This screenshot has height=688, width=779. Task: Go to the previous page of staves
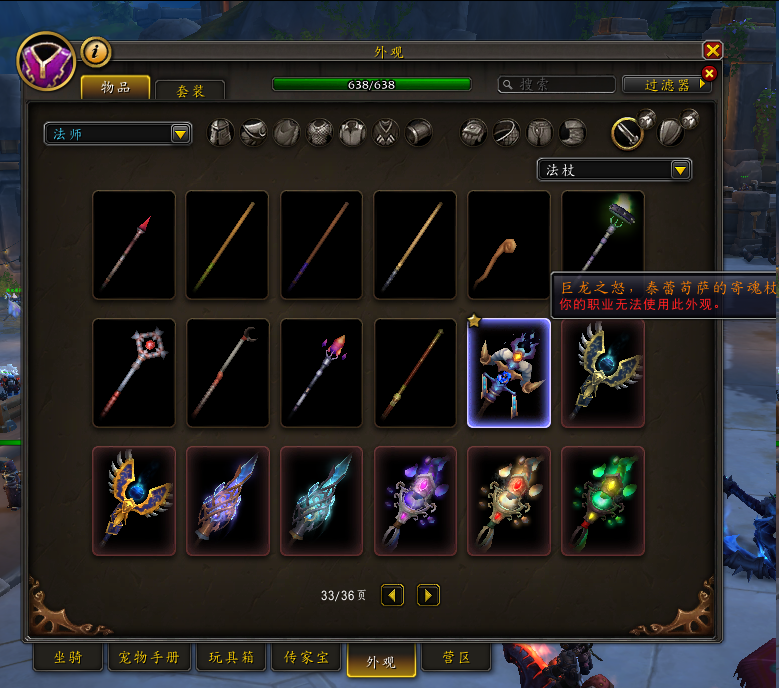coord(393,595)
